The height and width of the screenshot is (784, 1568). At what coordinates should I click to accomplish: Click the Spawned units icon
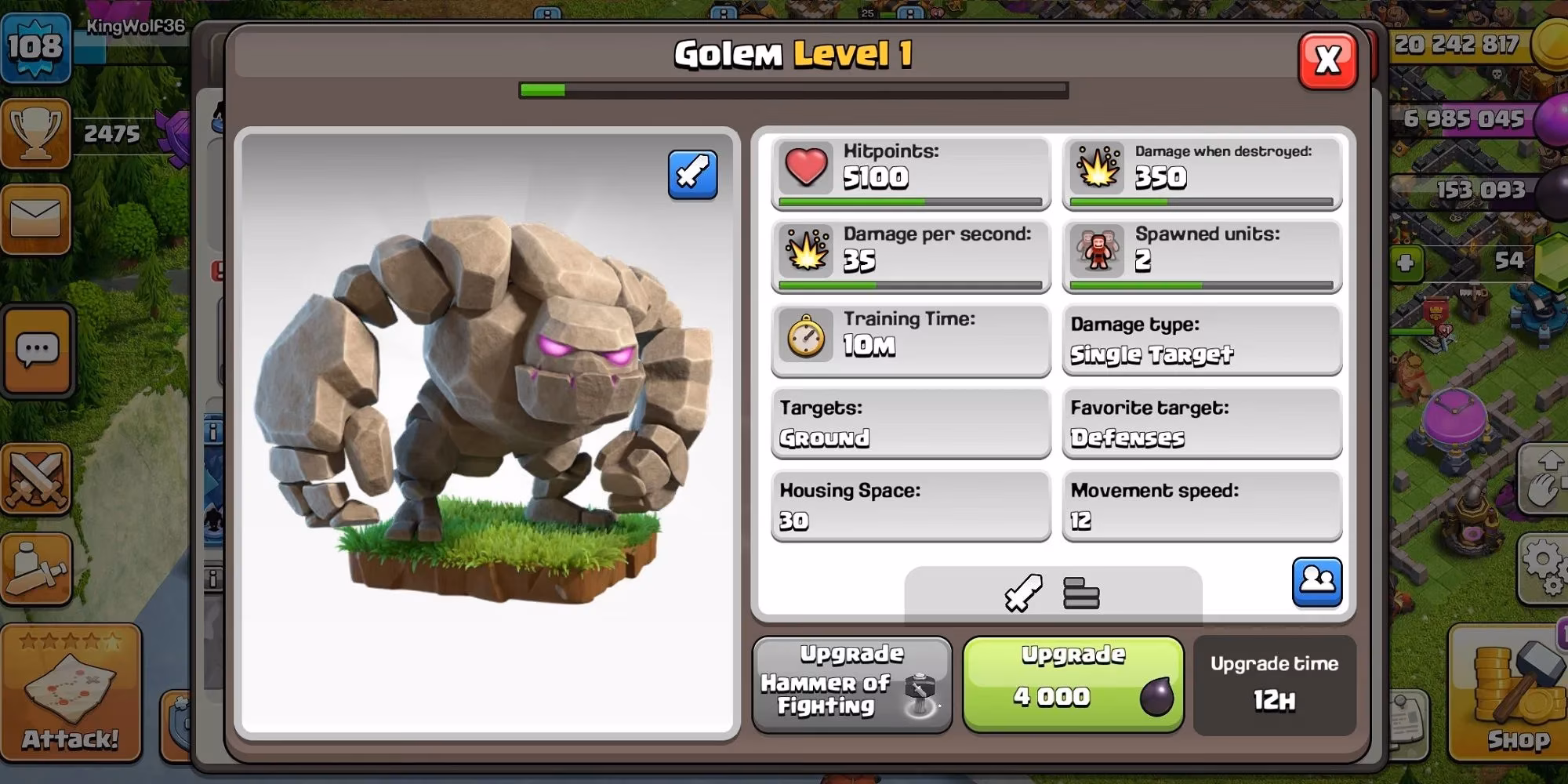(x=1096, y=252)
